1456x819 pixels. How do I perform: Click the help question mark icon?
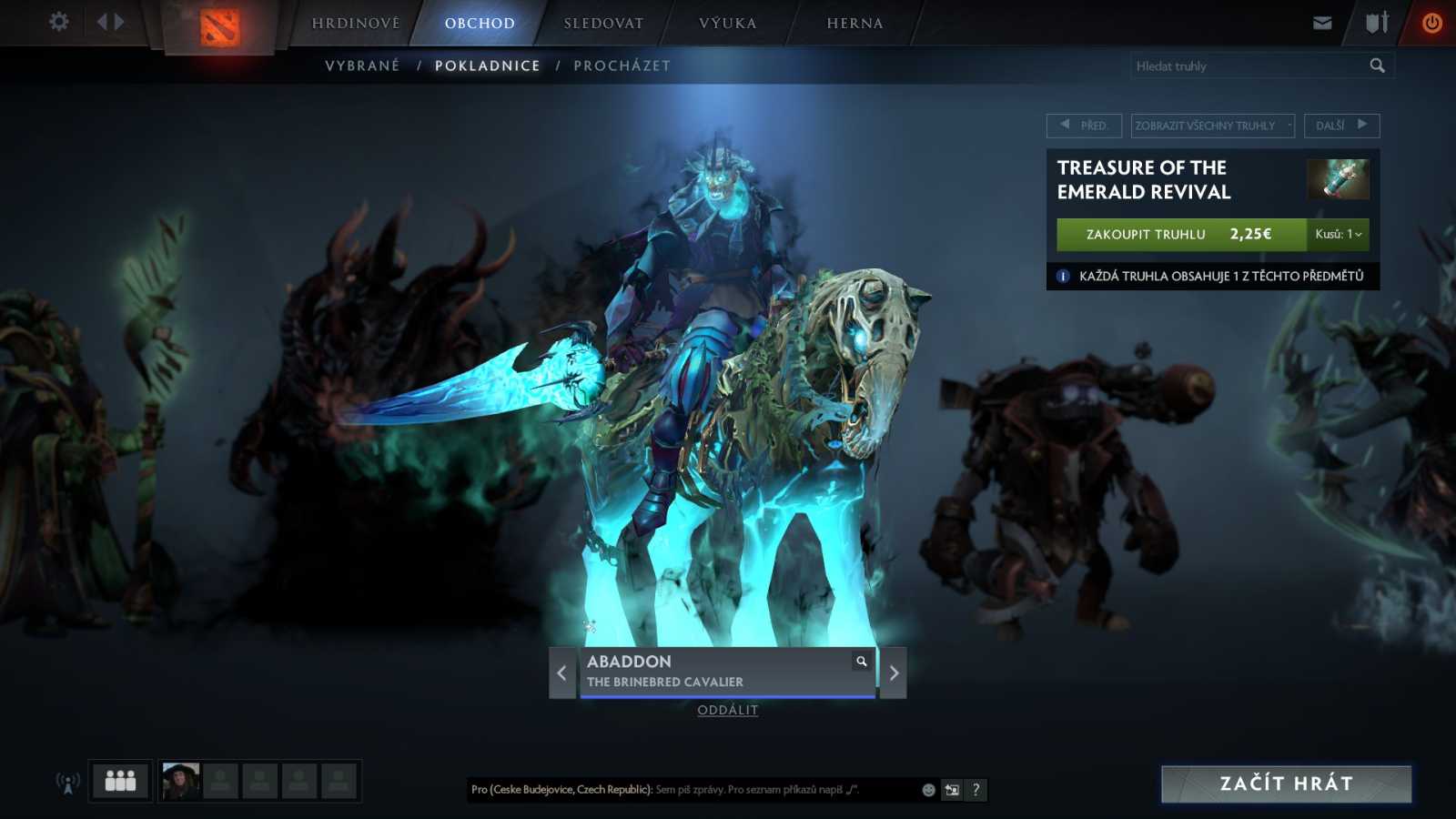(976, 790)
